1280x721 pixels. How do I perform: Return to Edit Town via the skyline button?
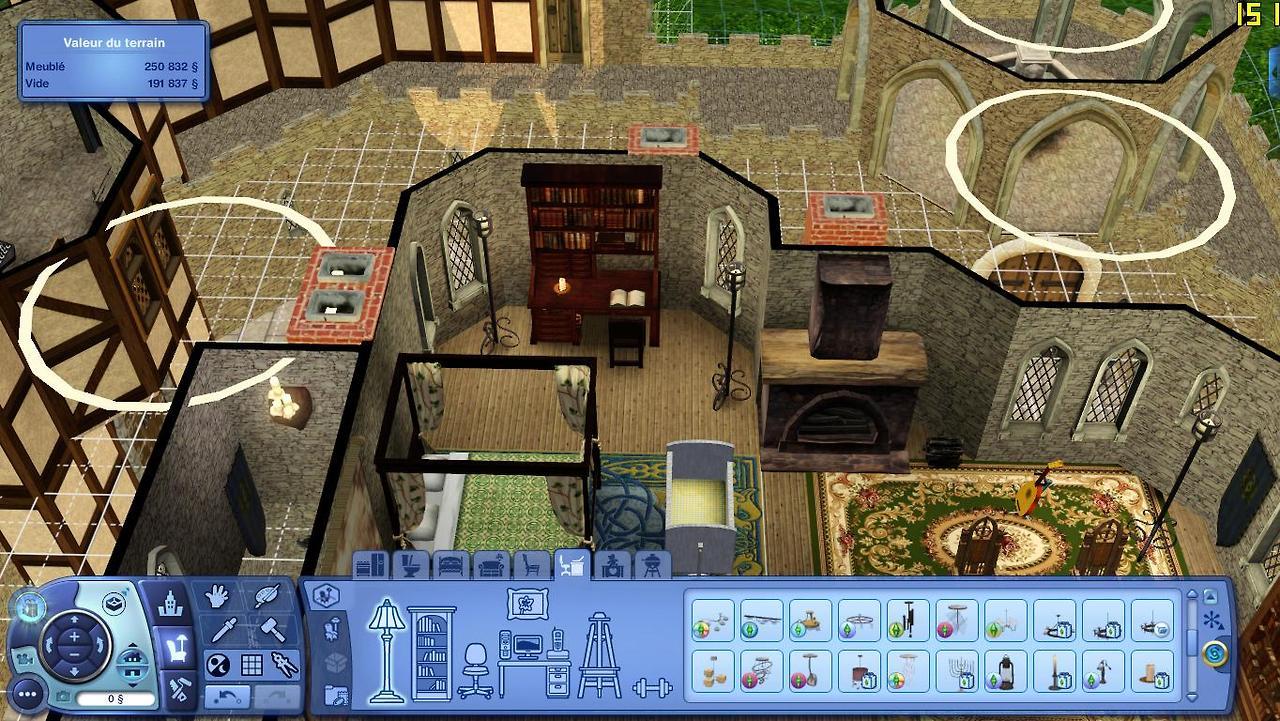tap(171, 604)
